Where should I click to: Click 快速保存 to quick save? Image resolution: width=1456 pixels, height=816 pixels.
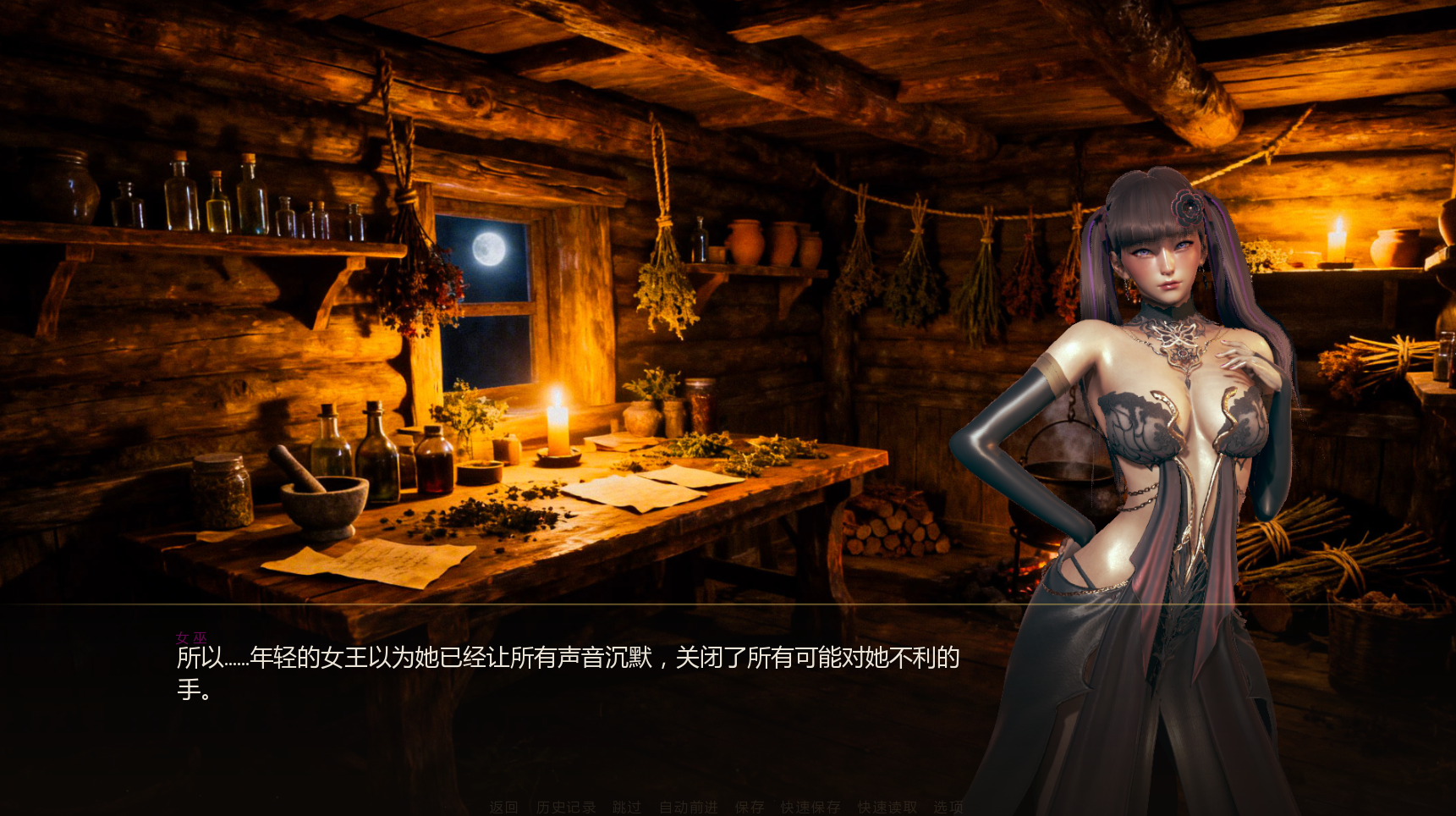[x=810, y=808]
